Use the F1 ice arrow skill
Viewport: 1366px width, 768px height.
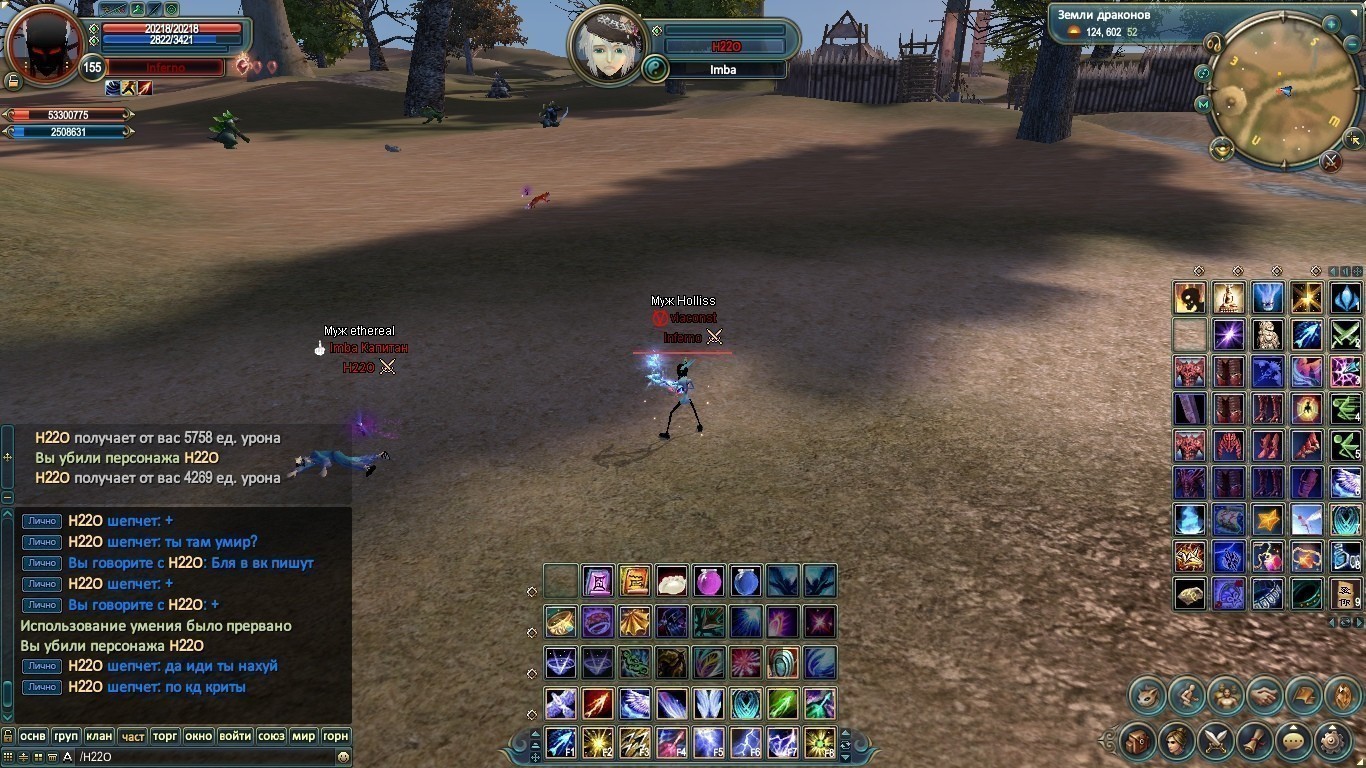[560, 742]
